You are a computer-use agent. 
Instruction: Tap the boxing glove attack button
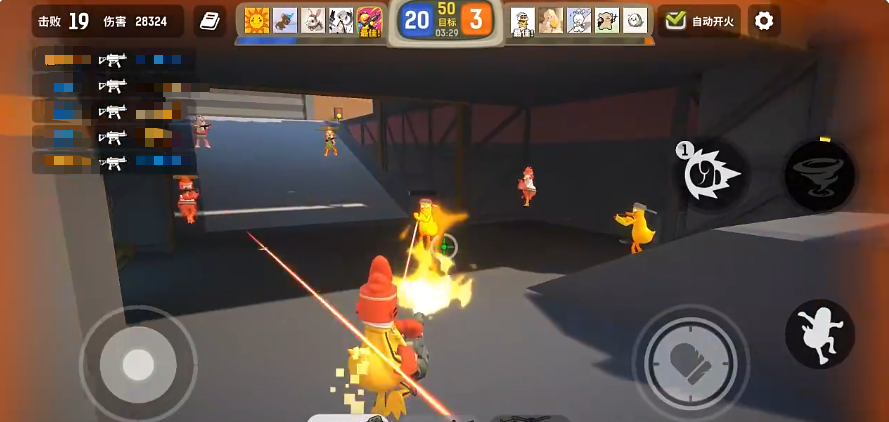689,361
